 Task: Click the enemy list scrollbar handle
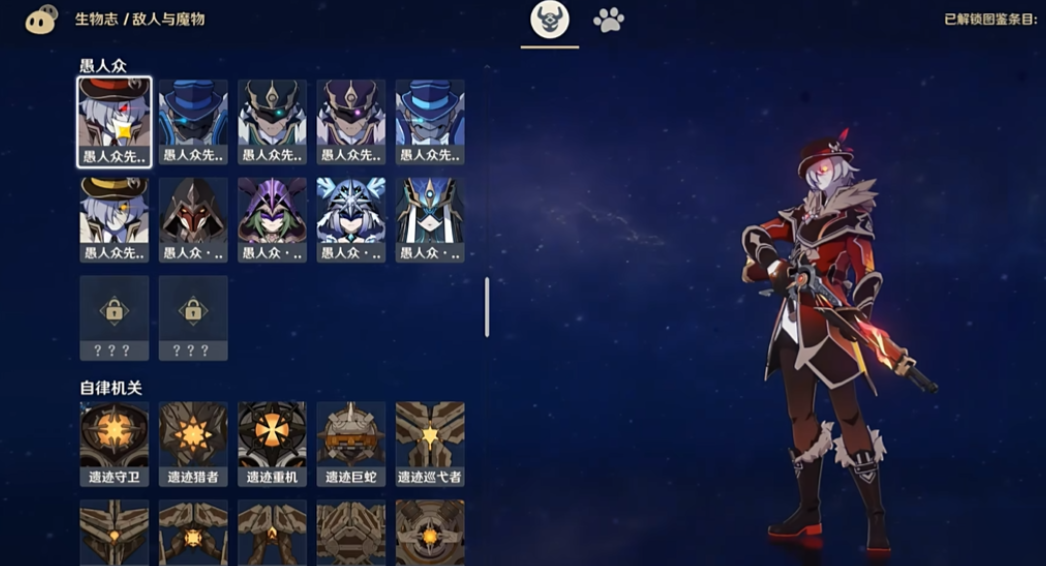click(487, 307)
